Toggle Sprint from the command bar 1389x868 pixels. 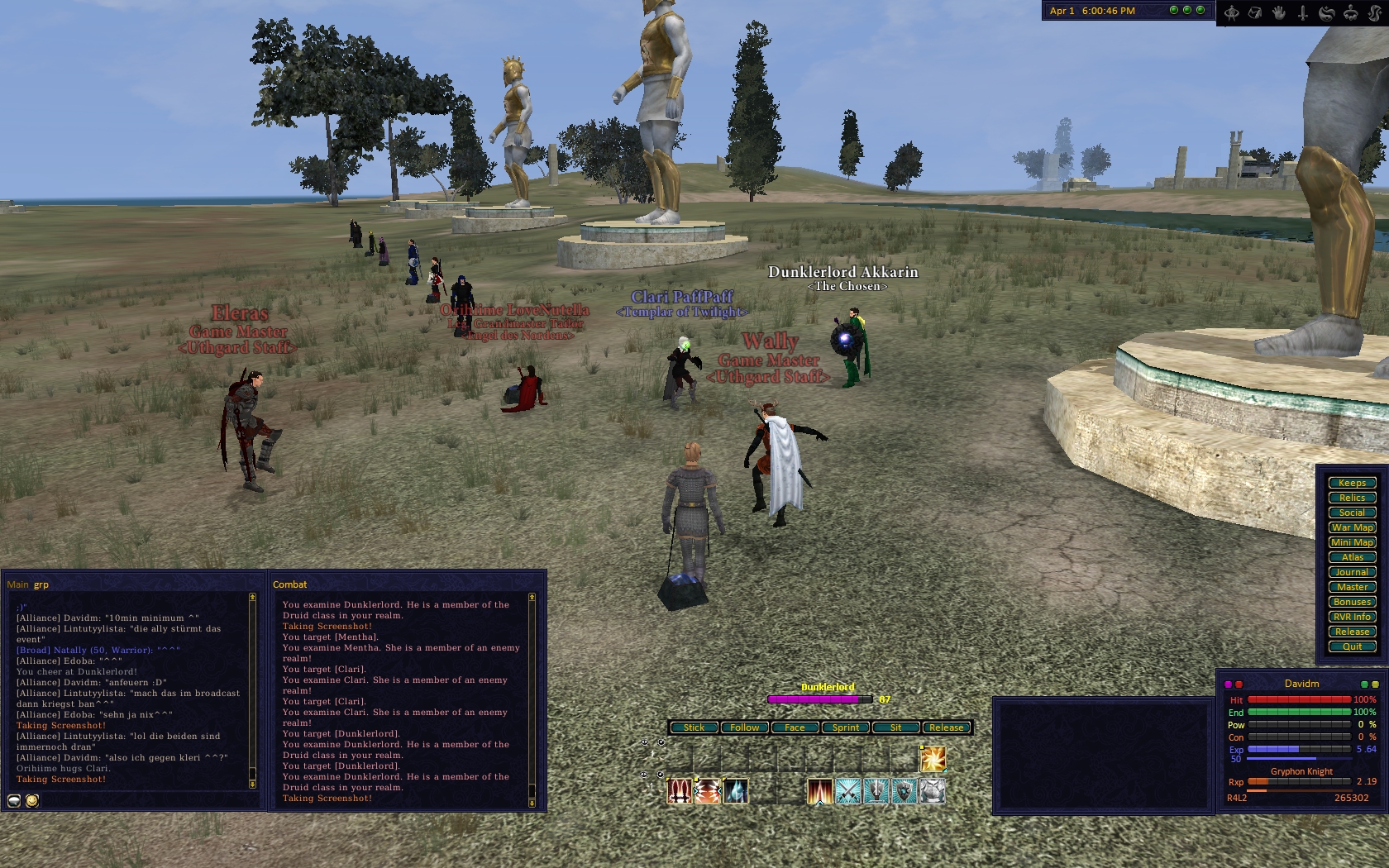click(845, 727)
